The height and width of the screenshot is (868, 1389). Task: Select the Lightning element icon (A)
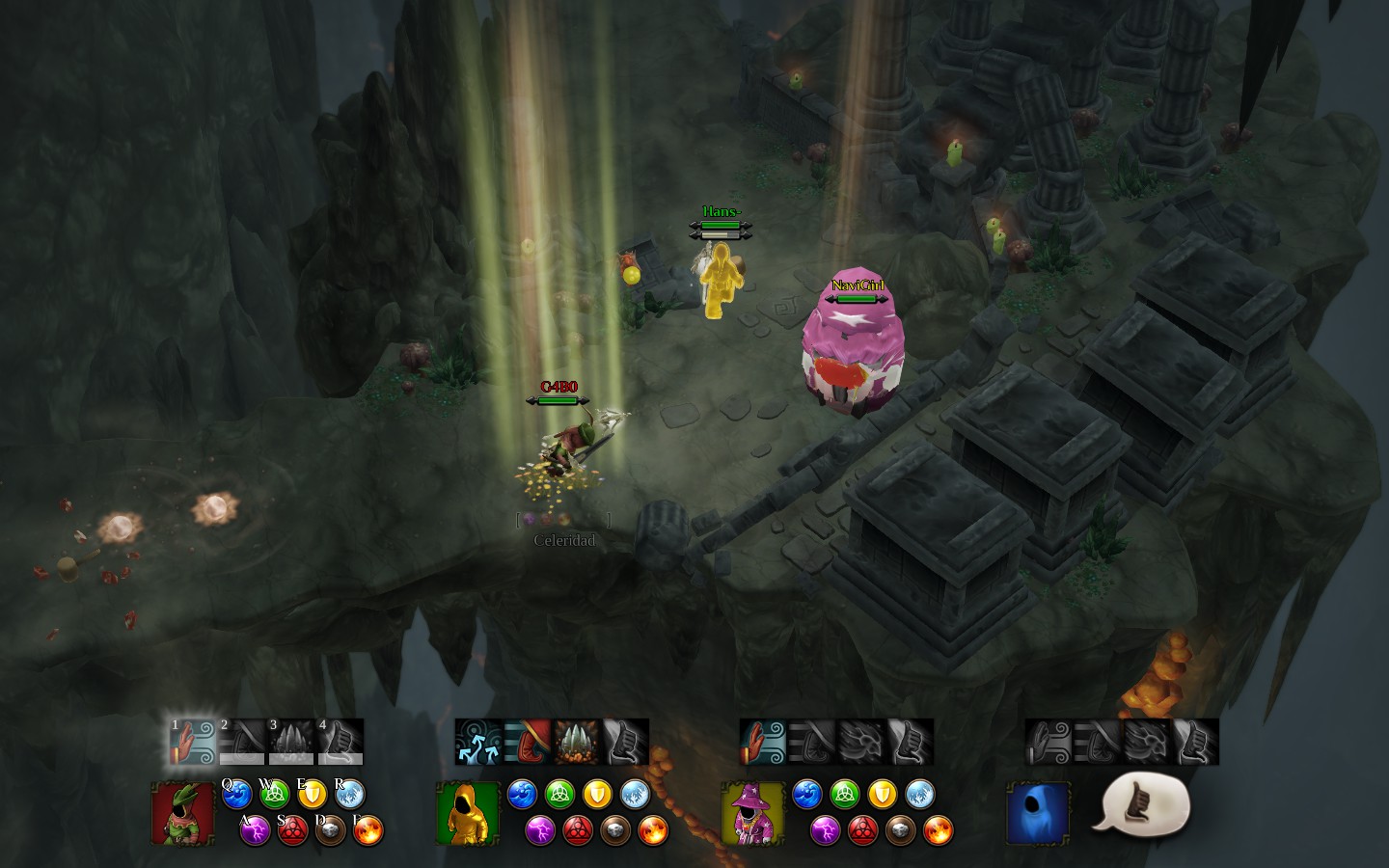(254, 830)
